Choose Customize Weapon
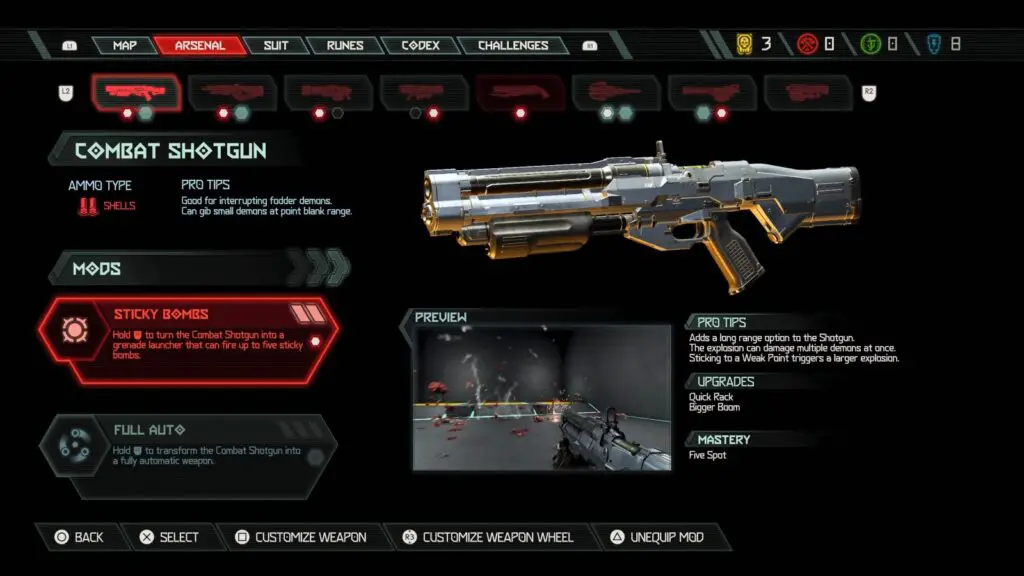 point(301,537)
